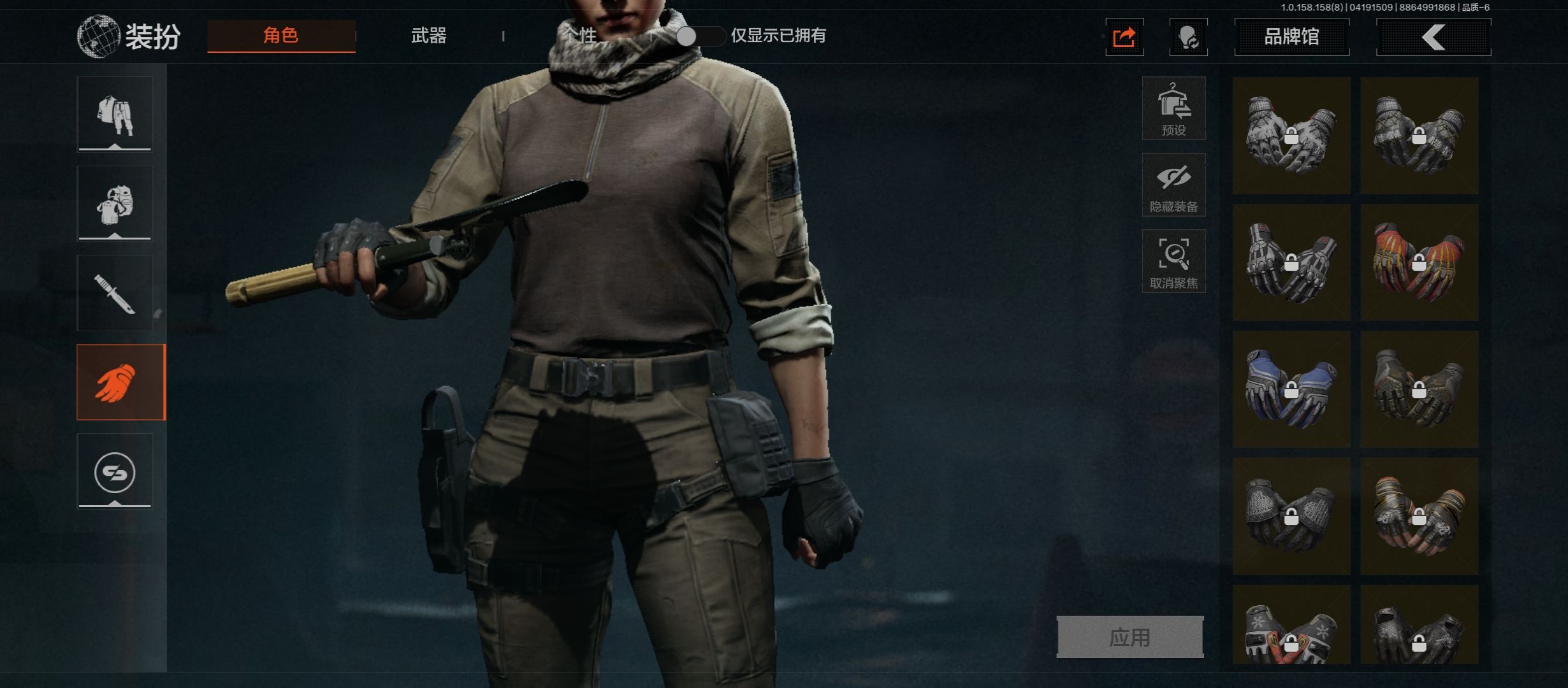Choose the blue striped gloves
Image resolution: width=1568 pixels, height=688 pixels.
(1291, 389)
